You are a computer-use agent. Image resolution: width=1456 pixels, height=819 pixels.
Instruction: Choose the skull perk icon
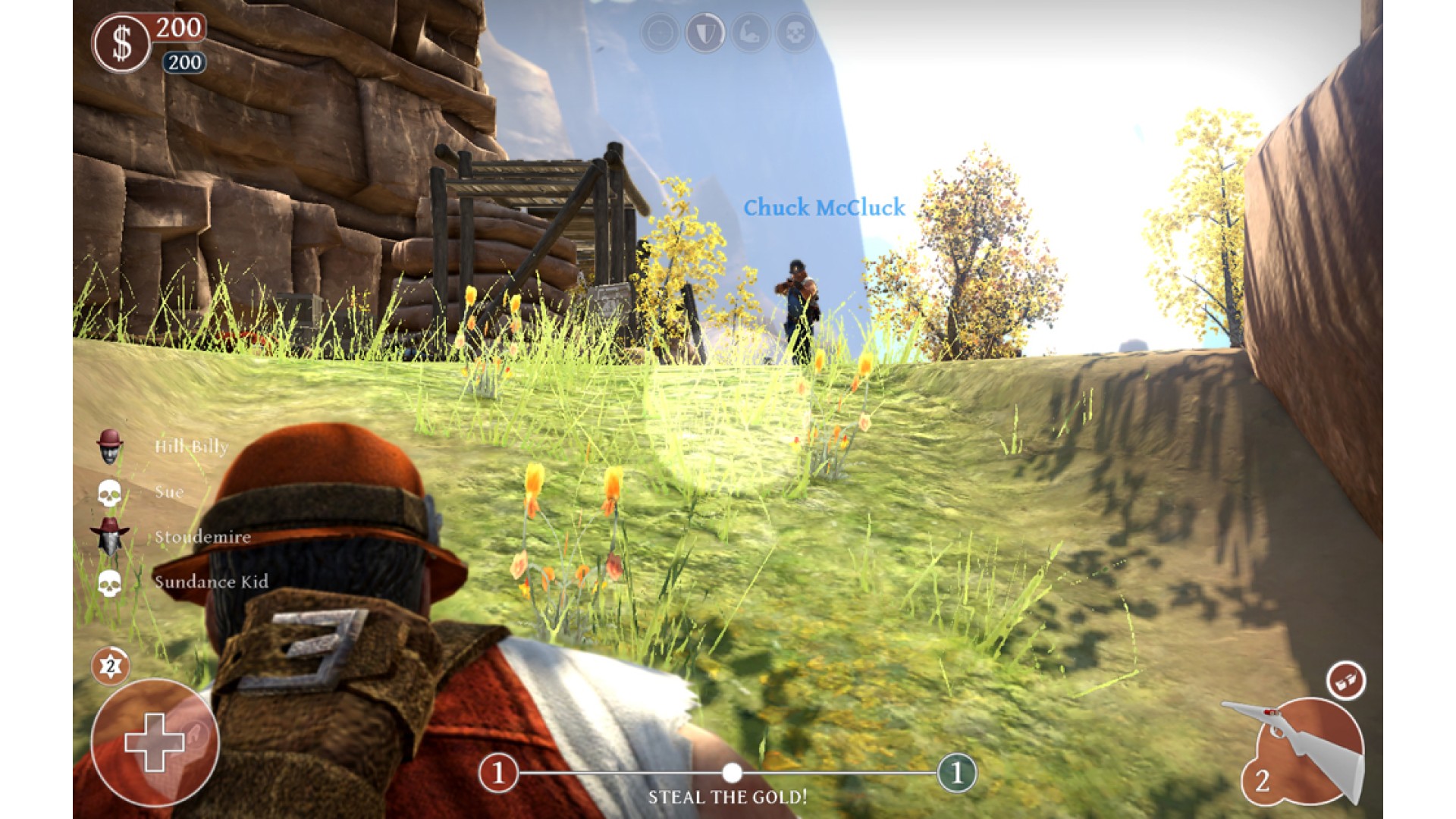795,33
